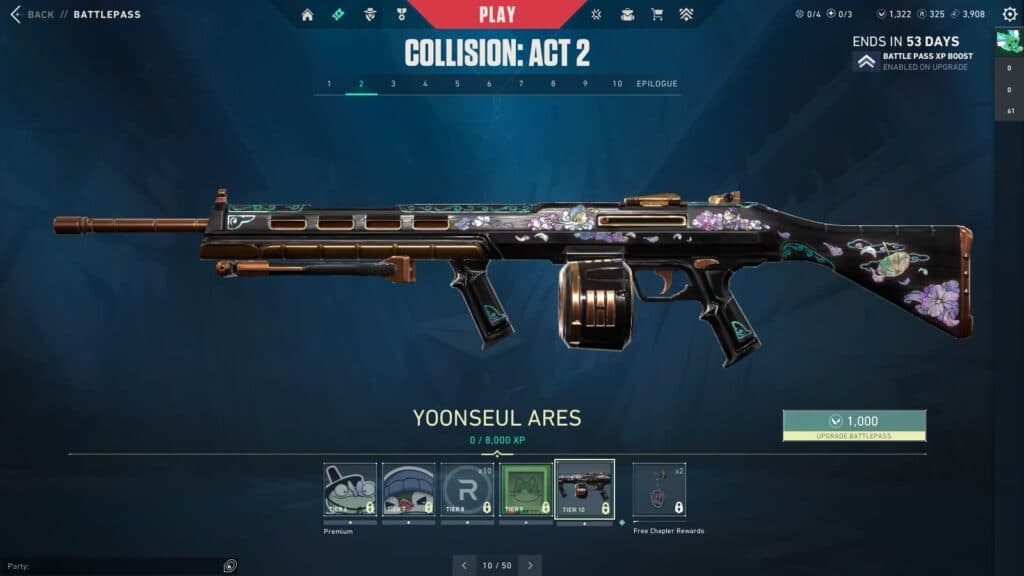View the Free Chapter Rewards tile
1024x576 pixels.
(659, 490)
